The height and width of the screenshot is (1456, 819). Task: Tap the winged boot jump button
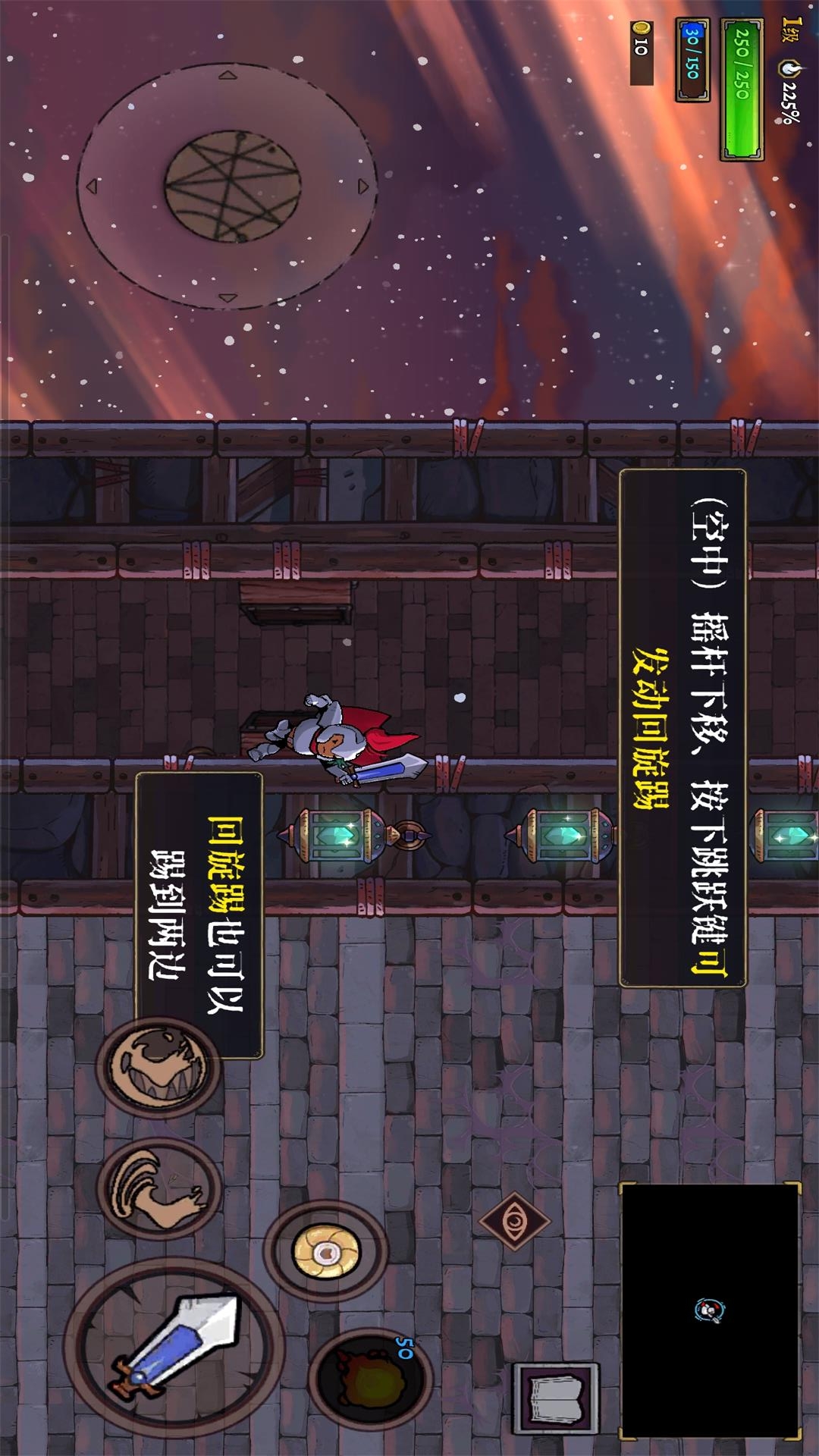tap(159, 1188)
